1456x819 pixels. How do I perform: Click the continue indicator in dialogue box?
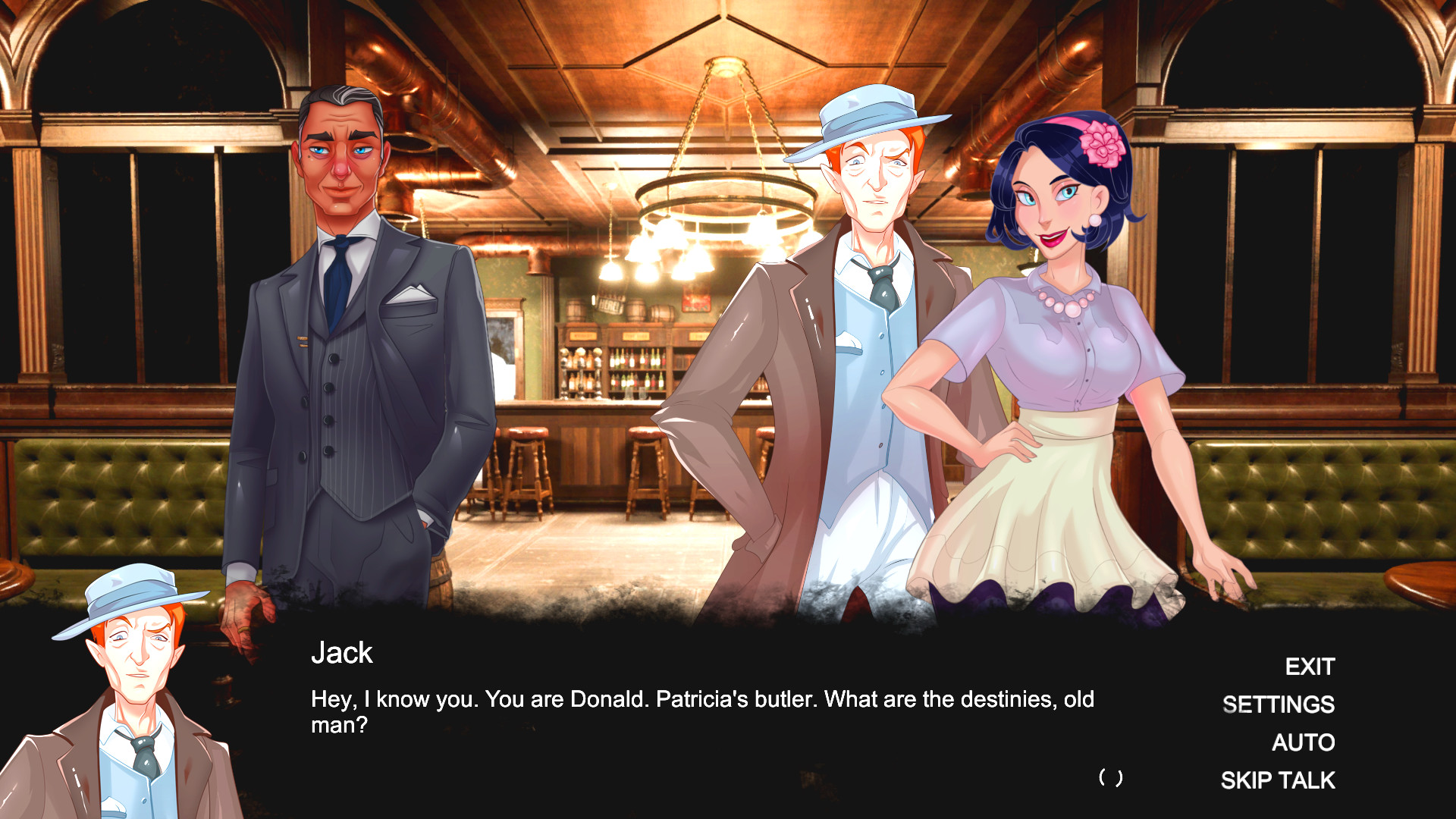tap(1110, 778)
